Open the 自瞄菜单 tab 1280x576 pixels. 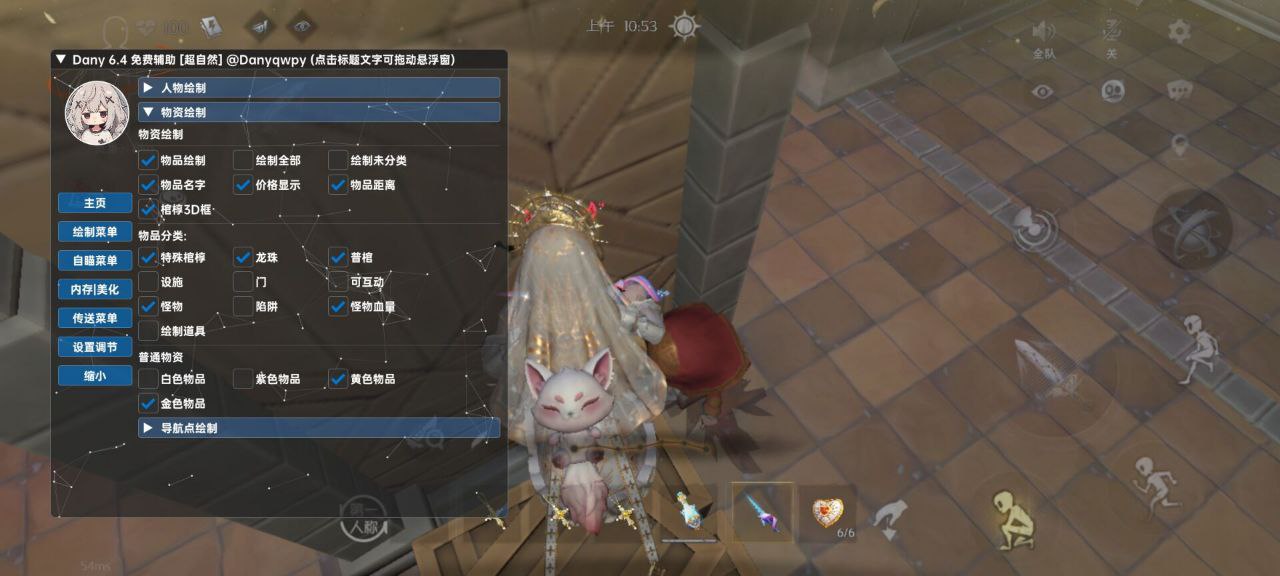(95, 261)
